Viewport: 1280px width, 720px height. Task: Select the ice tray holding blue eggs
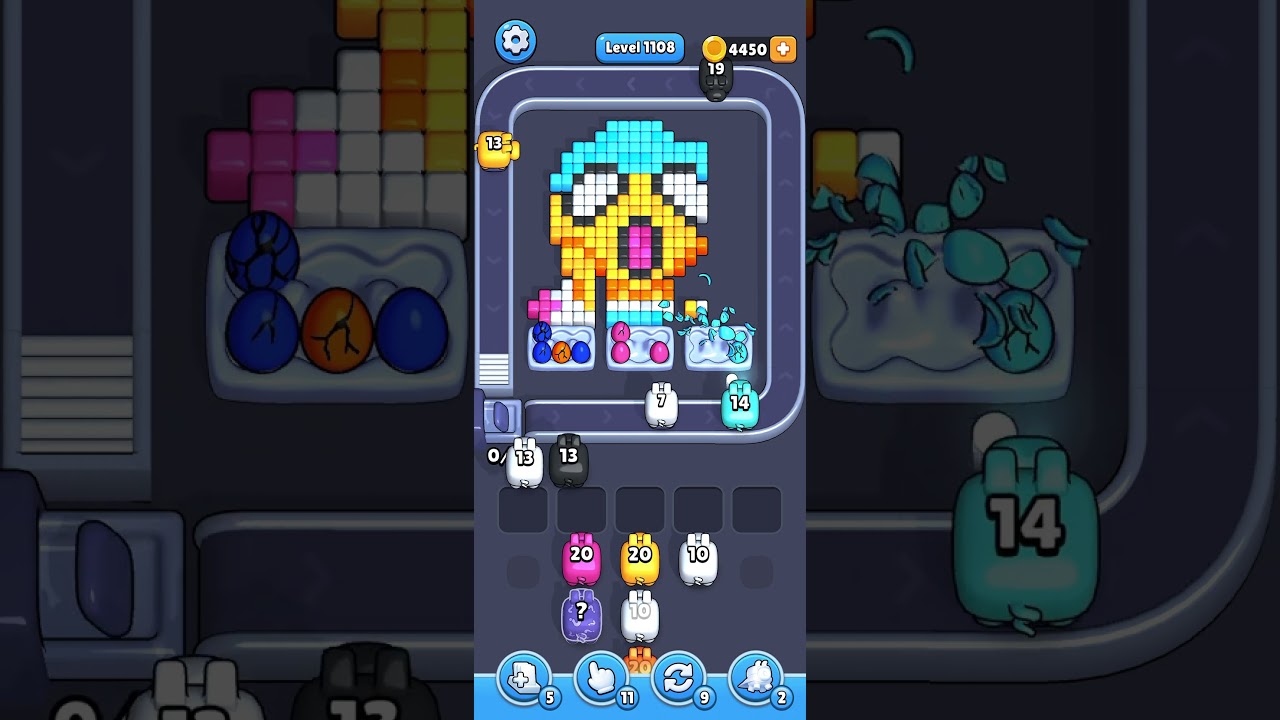[x=560, y=346]
